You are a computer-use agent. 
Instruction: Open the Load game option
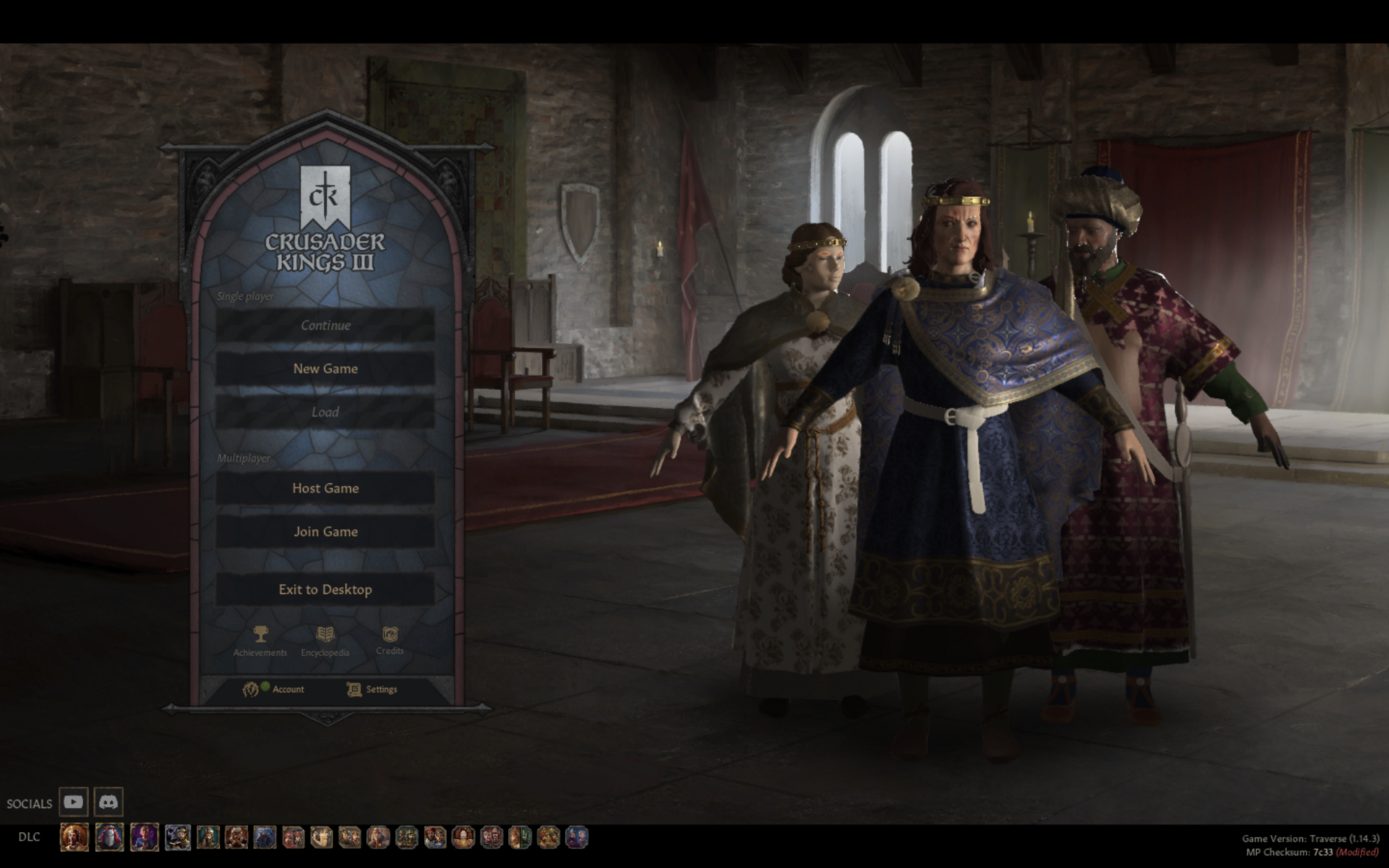pos(326,412)
